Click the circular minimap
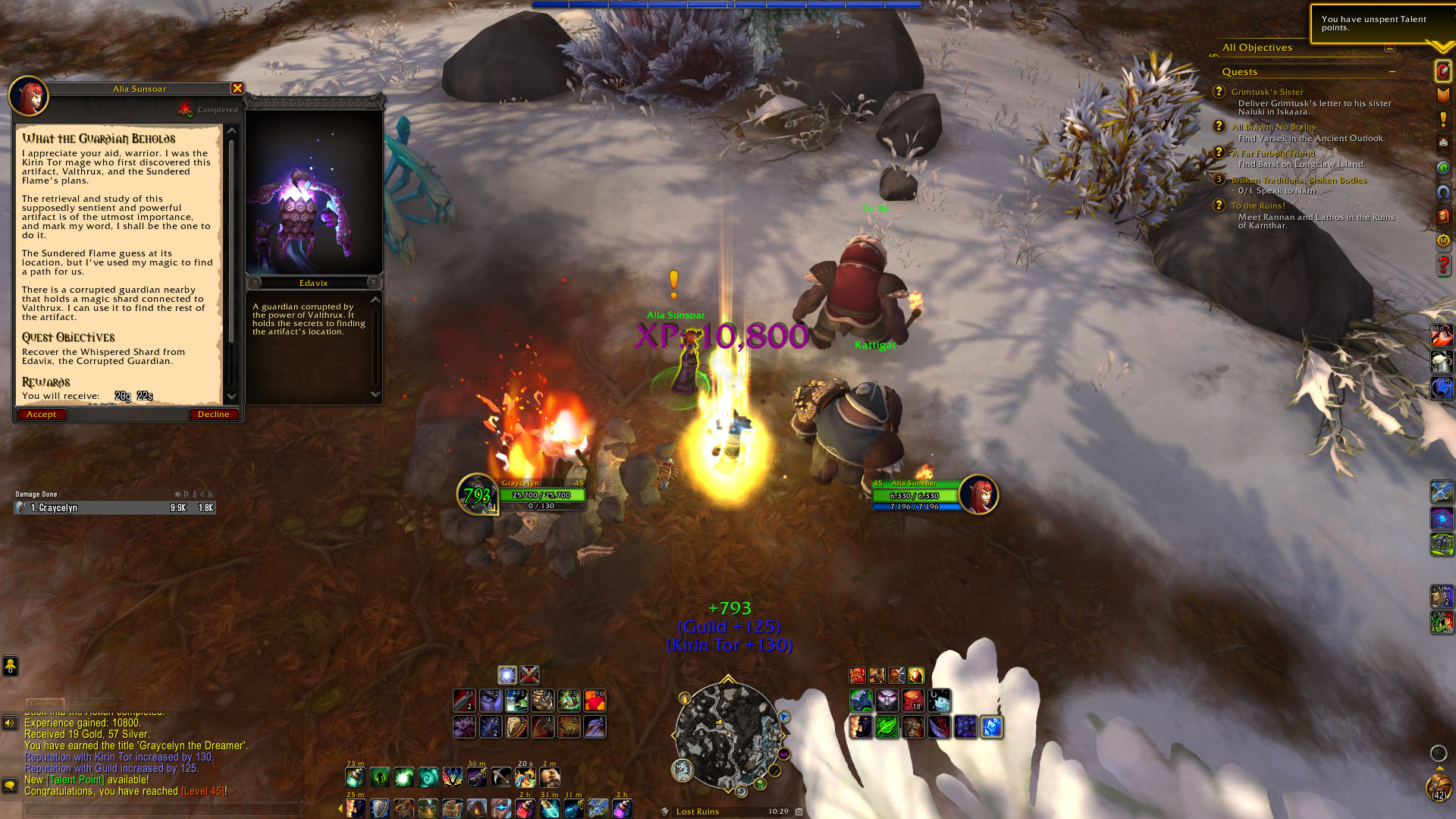This screenshot has height=819, width=1456. [x=728, y=734]
